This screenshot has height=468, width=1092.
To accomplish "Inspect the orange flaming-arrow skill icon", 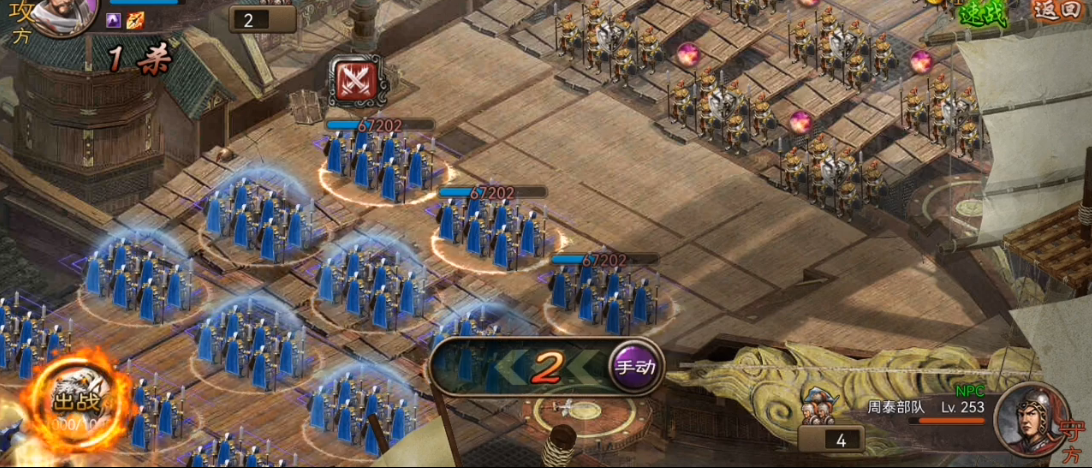I will tap(135, 20).
